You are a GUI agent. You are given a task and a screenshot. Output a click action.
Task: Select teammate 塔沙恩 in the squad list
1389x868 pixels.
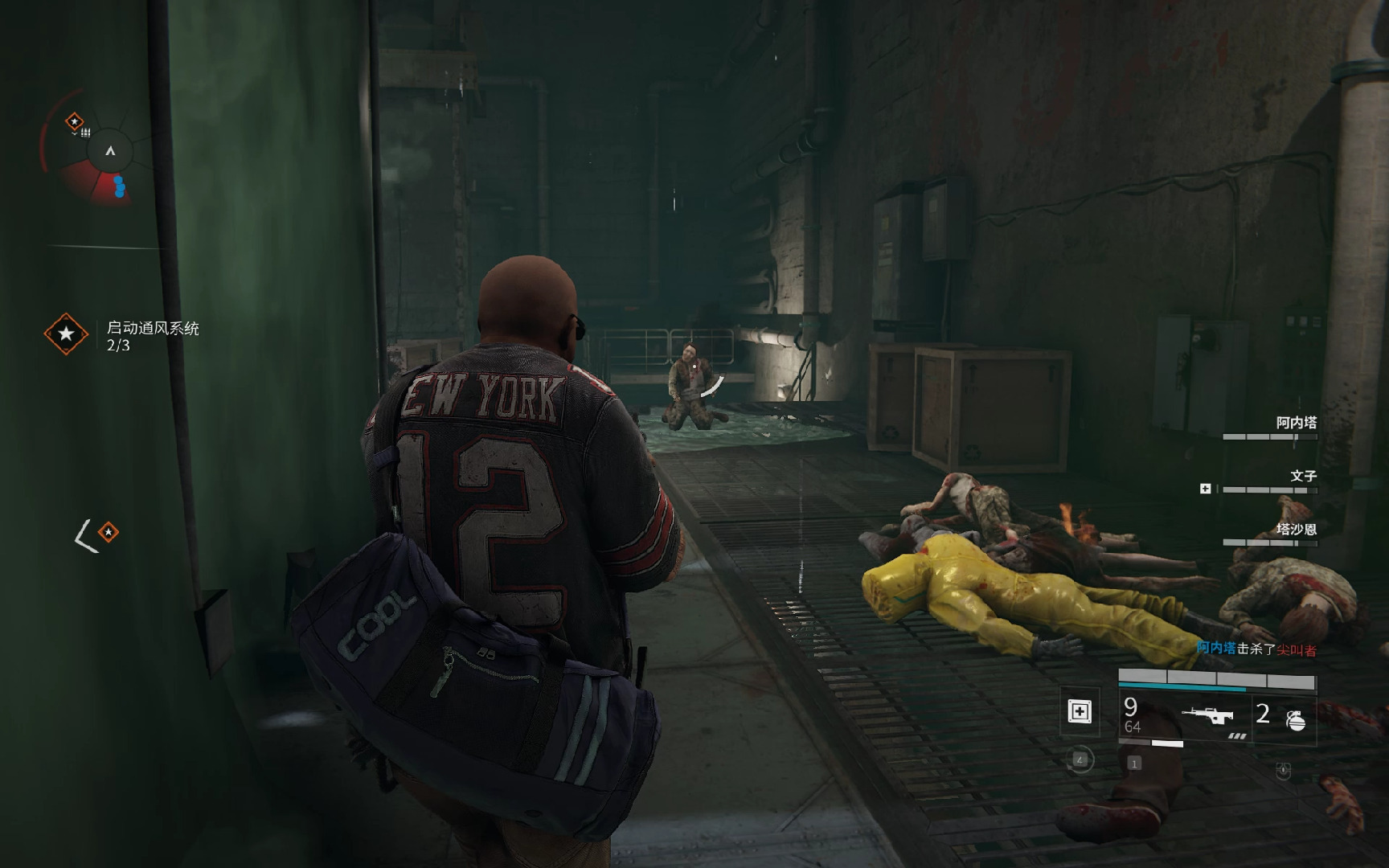(x=1296, y=530)
